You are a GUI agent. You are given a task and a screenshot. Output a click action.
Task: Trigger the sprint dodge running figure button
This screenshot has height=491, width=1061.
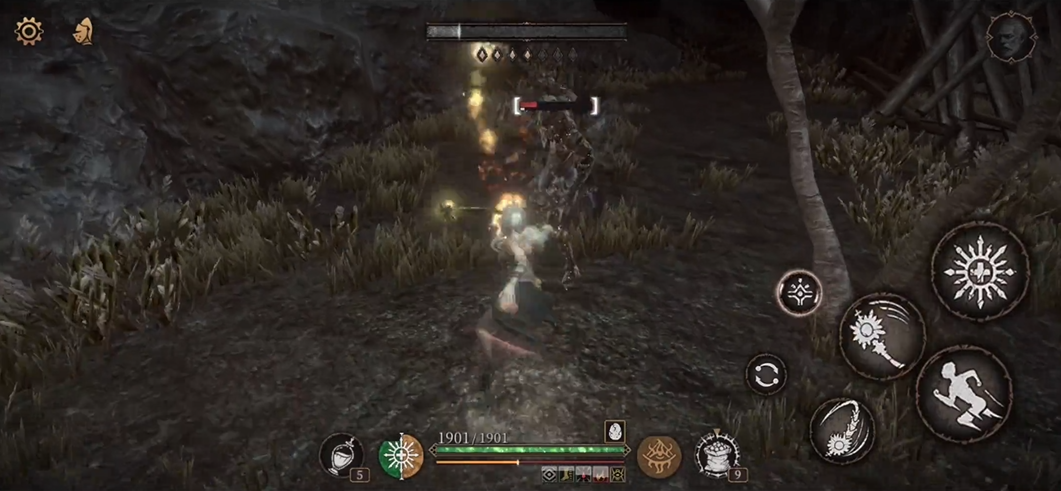coord(963,394)
